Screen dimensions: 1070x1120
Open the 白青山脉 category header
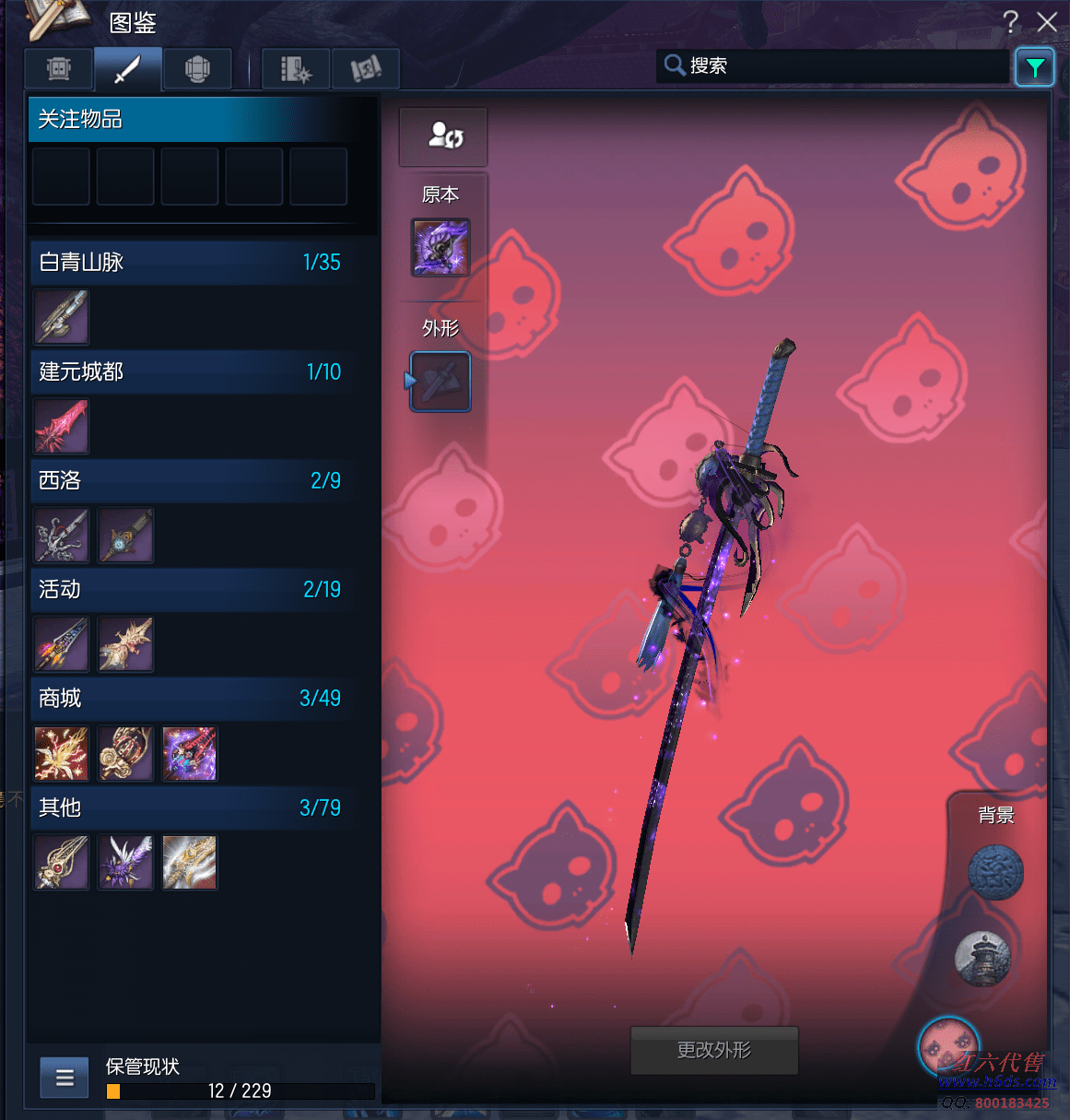(190, 263)
